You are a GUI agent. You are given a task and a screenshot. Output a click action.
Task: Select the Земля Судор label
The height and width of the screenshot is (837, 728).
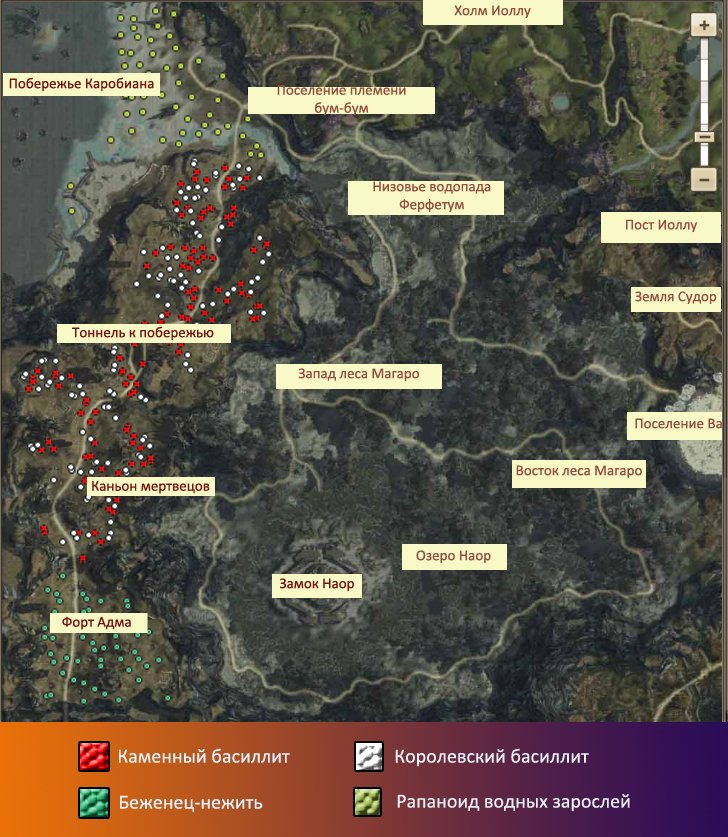point(675,298)
